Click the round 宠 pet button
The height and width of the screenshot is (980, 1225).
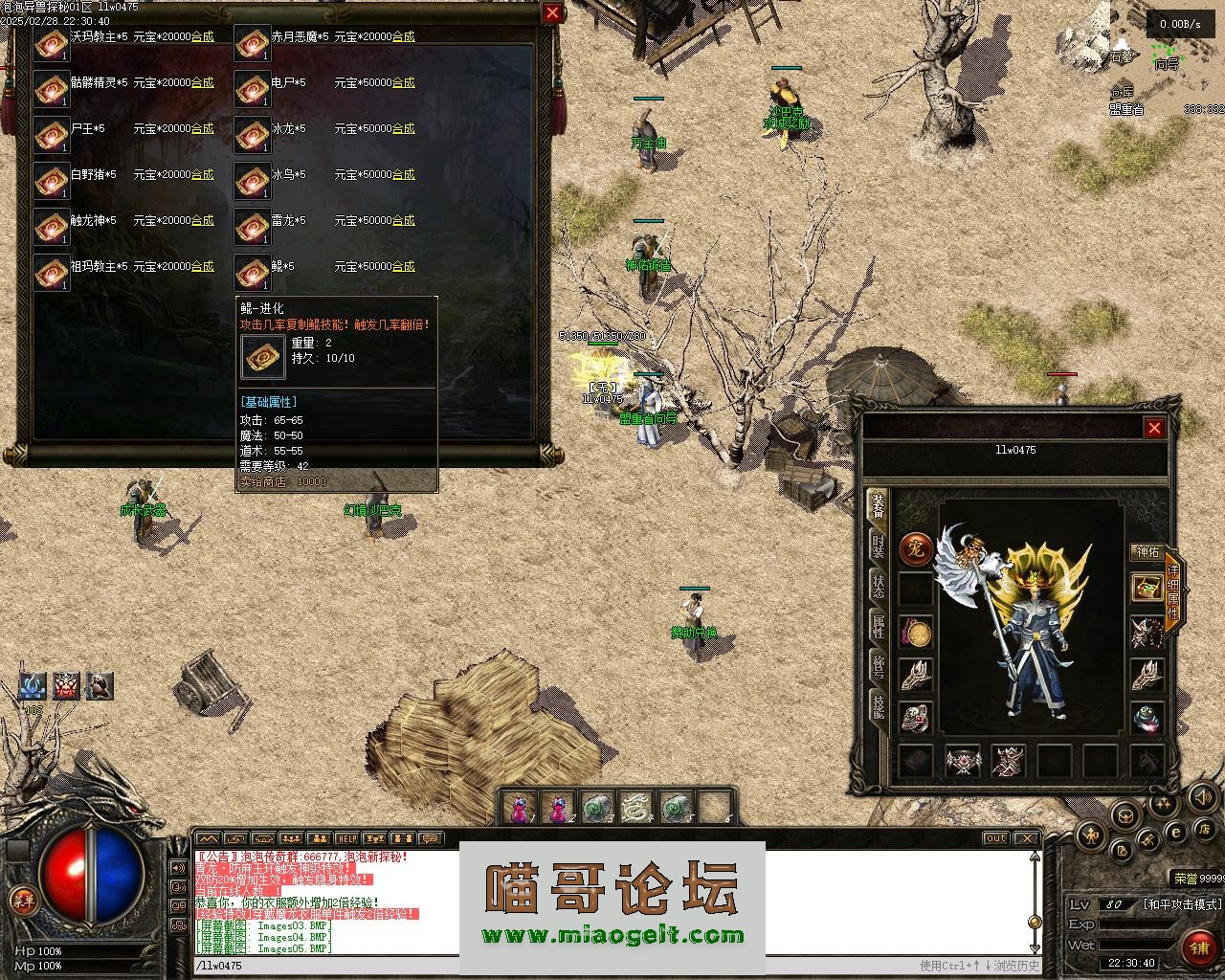(916, 549)
